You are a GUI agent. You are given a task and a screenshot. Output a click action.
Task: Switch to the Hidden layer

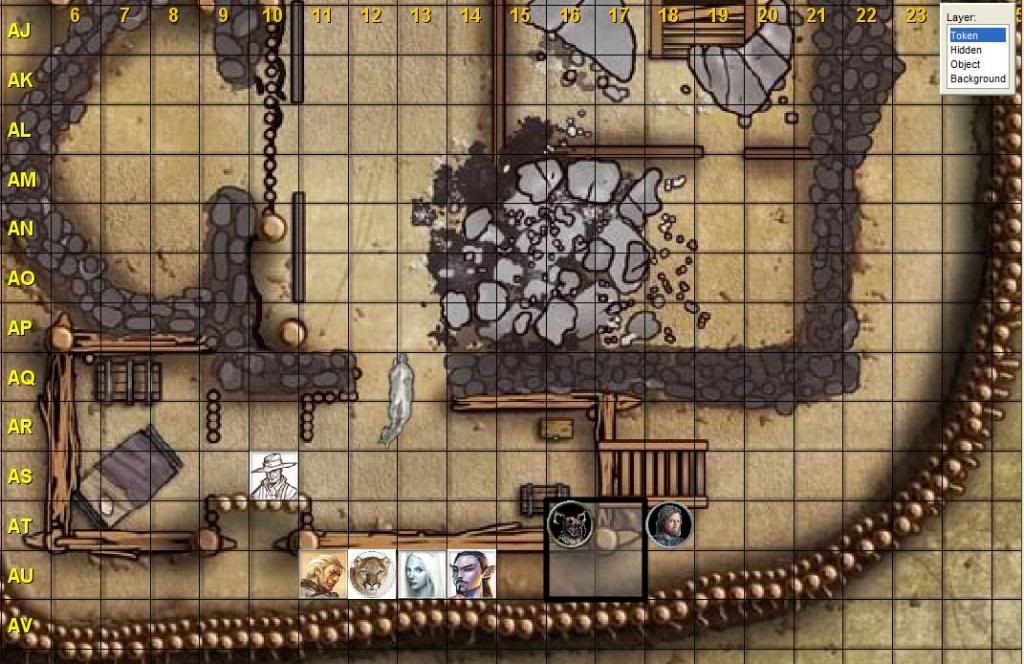(966, 50)
